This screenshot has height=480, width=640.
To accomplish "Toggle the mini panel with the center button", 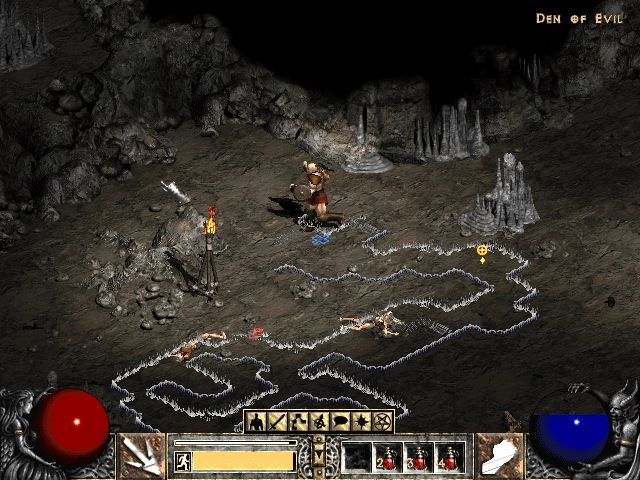I will point(320,456).
